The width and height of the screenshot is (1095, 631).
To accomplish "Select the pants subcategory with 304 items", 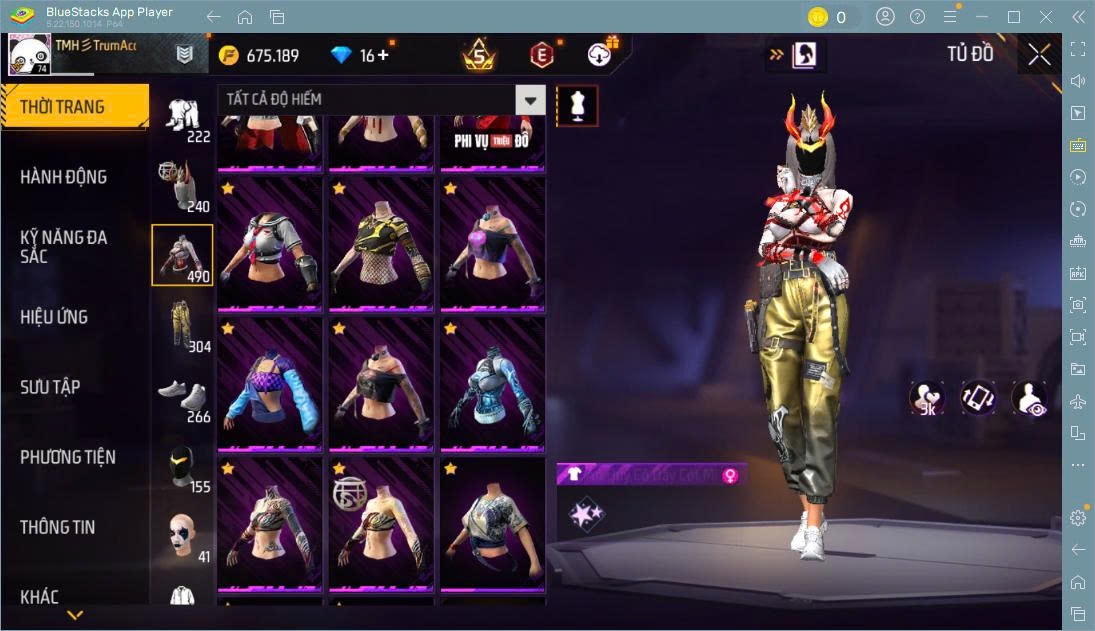I will point(183,325).
